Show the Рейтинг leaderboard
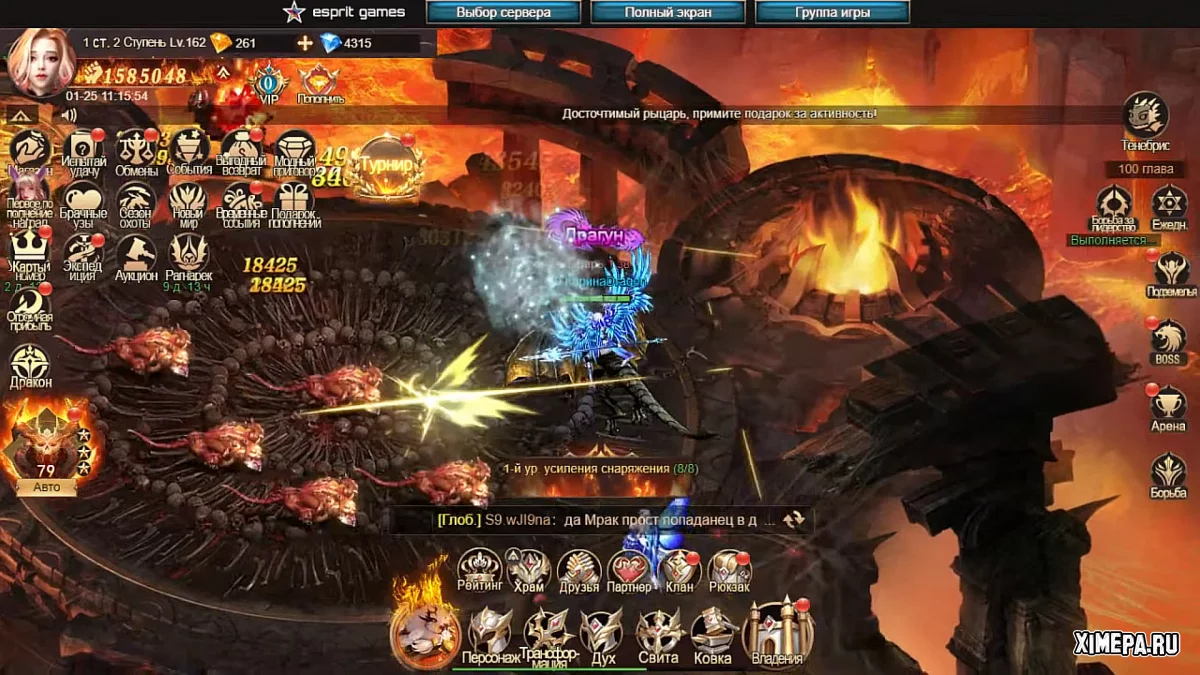Viewport: 1200px width, 675px height. pyautogui.click(x=479, y=571)
